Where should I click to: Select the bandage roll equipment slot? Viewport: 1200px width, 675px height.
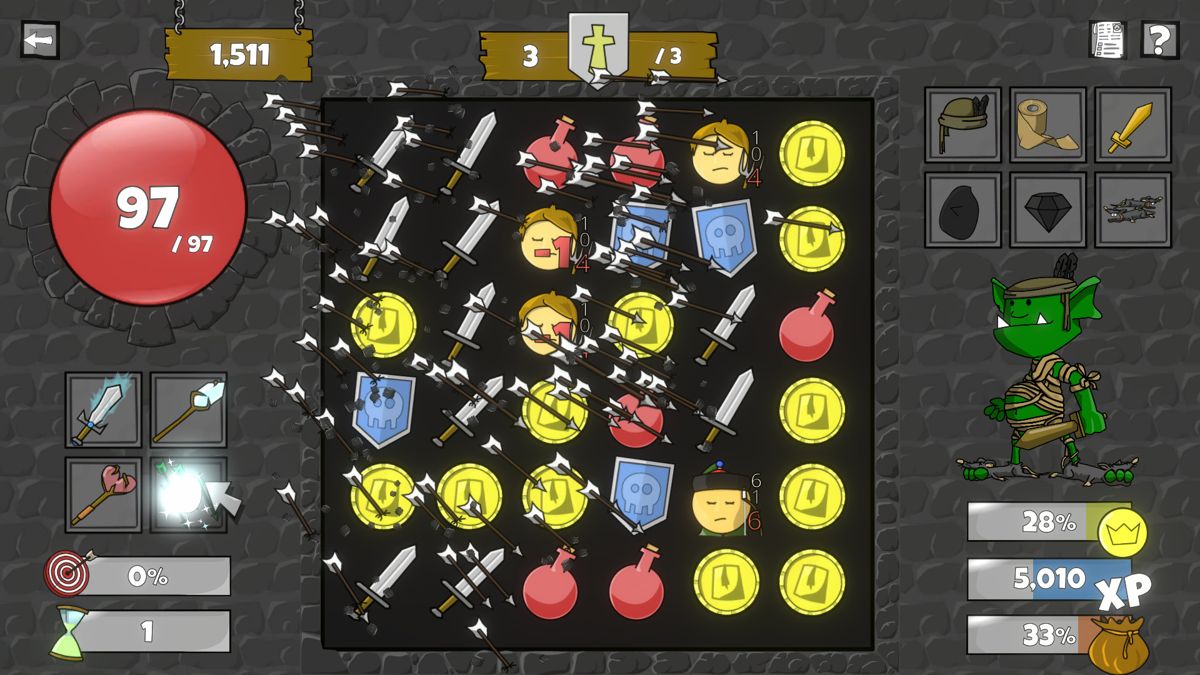(x=1047, y=125)
